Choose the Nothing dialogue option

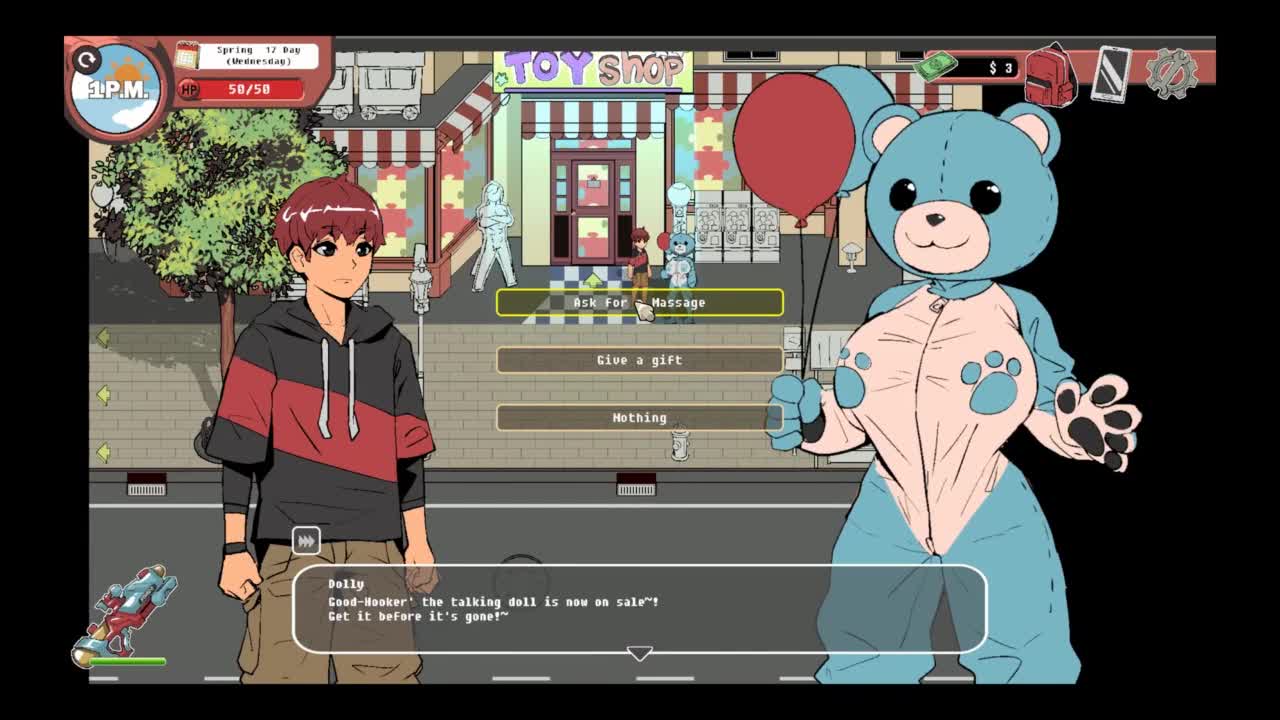639,417
